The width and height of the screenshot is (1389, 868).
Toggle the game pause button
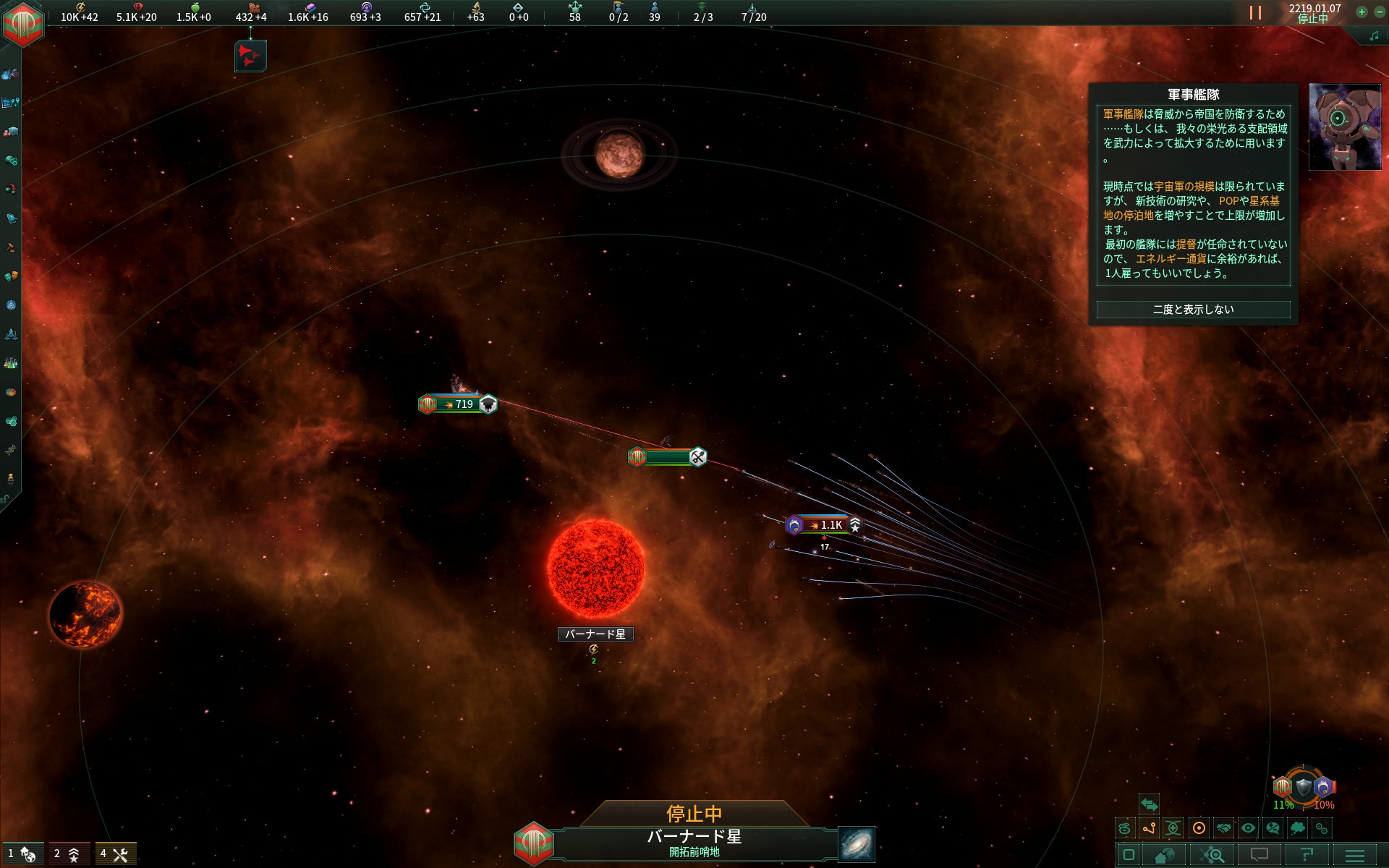(1255, 13)
